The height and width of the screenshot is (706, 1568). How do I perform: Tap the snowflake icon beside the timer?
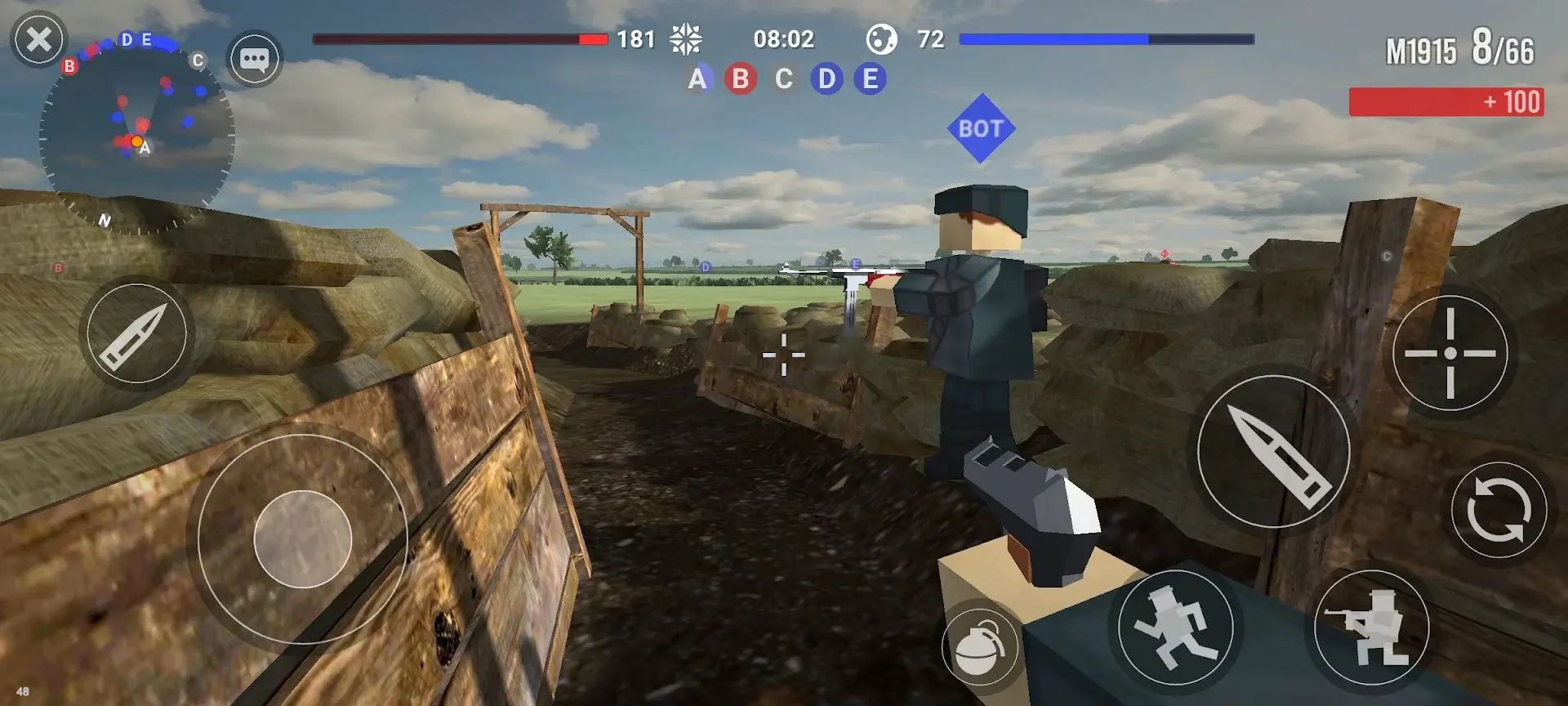[x=686, y=38]
